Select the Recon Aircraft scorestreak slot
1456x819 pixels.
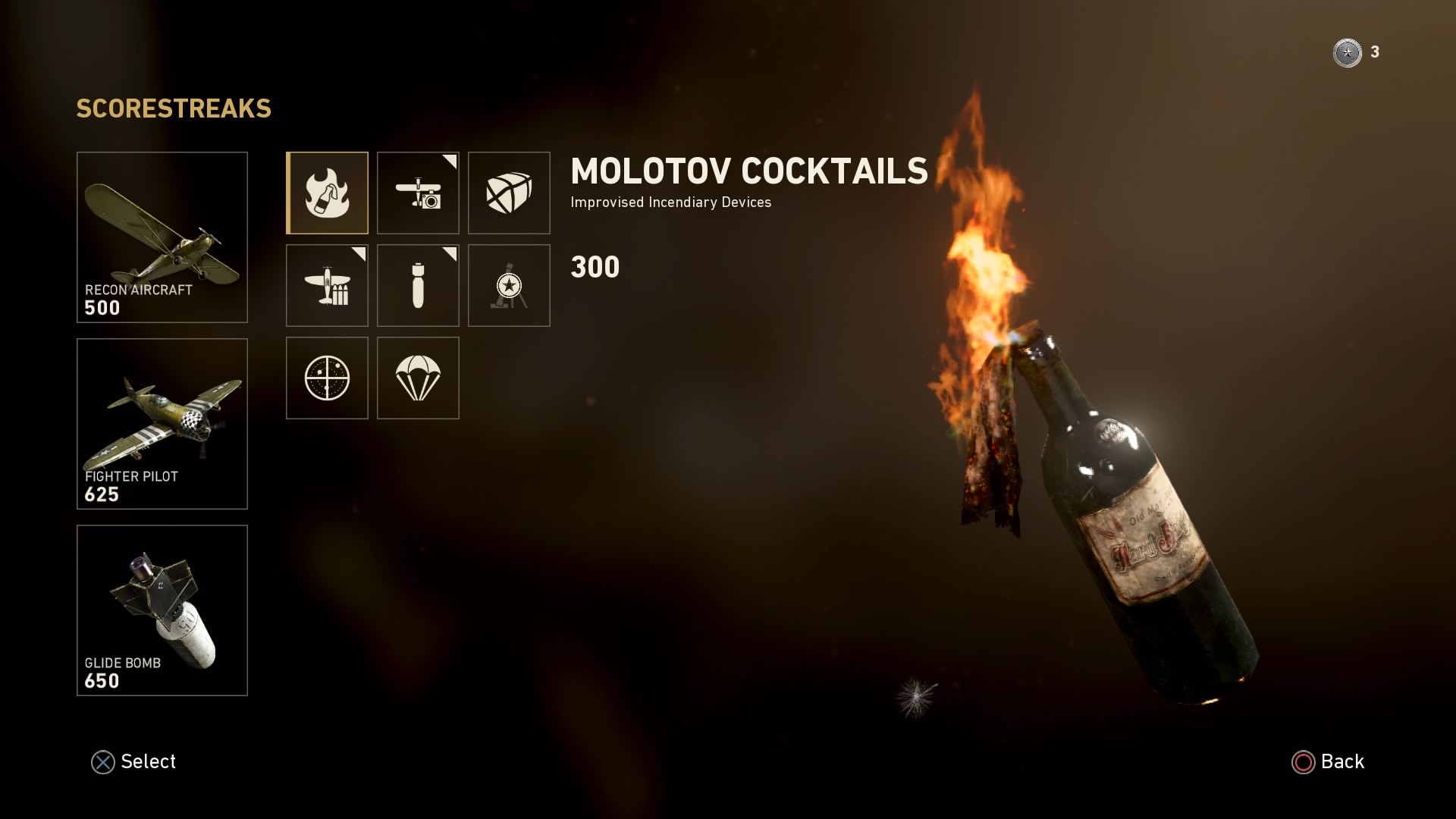(162, 237)
